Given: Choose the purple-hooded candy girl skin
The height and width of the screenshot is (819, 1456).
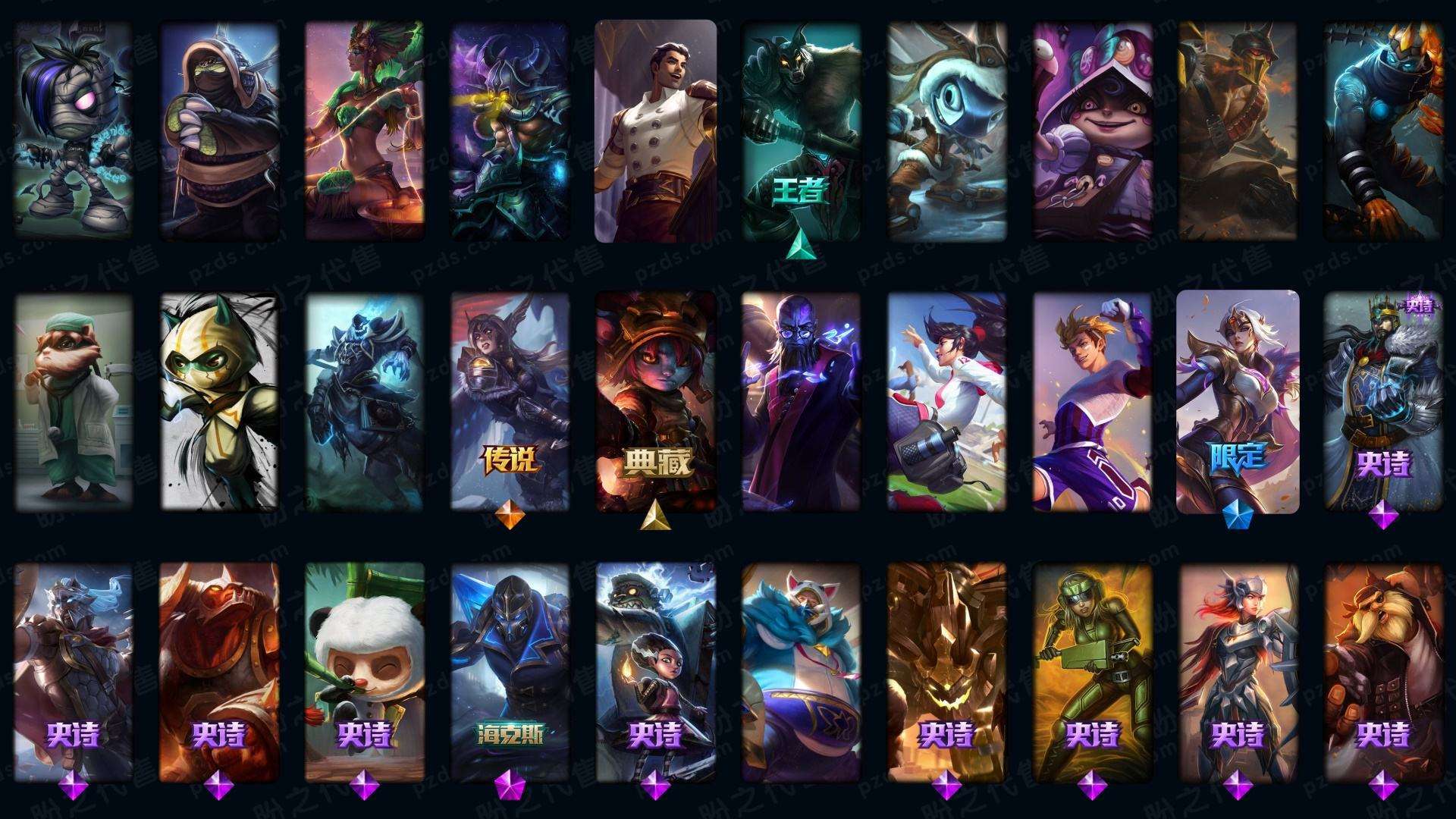Looking at the screenshot, I should pos(1092,130).
